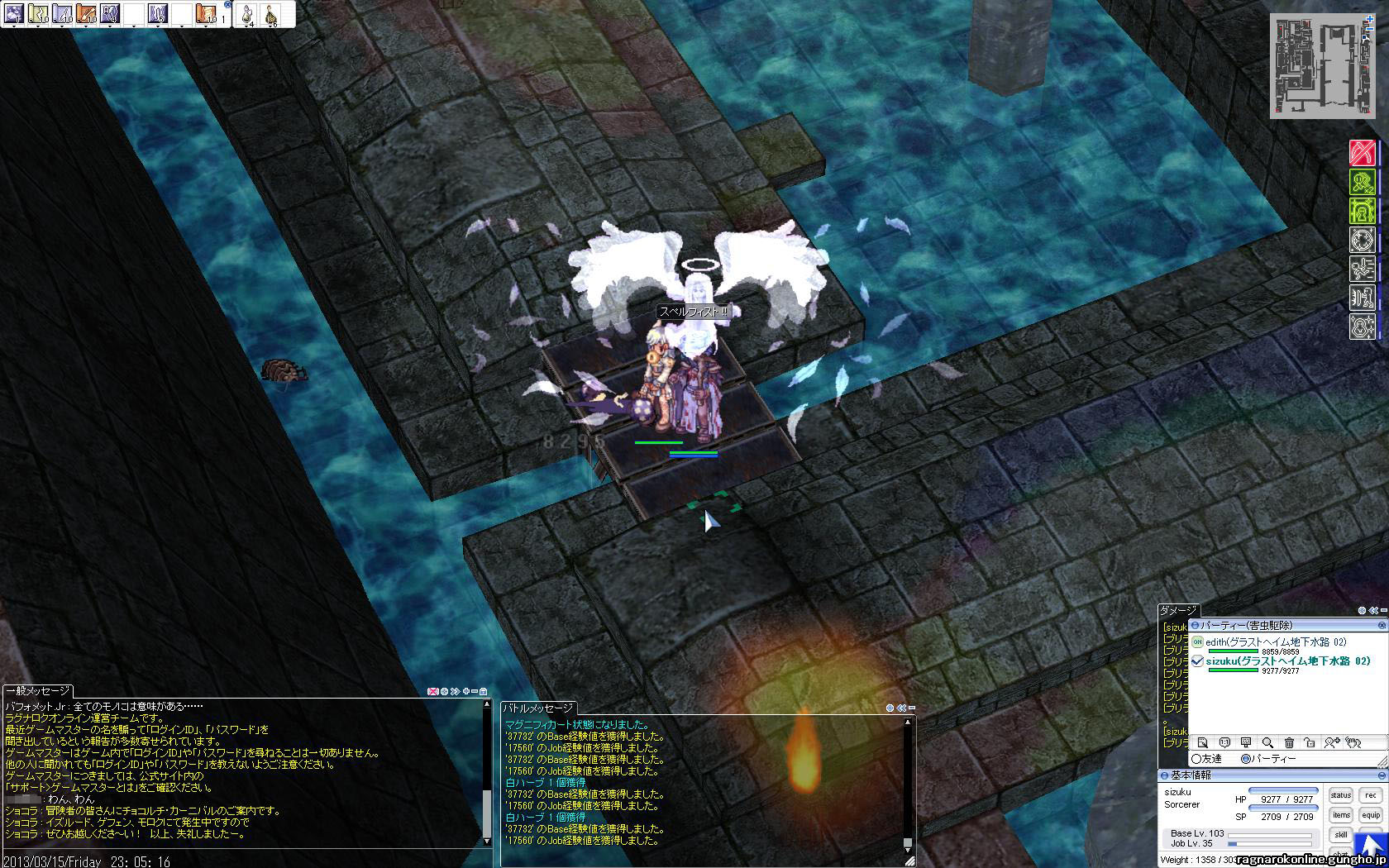Minimize the basic info window
Image resolution: width=1389 pixels, height=868 pixels.
click(x=1382, y=775)
